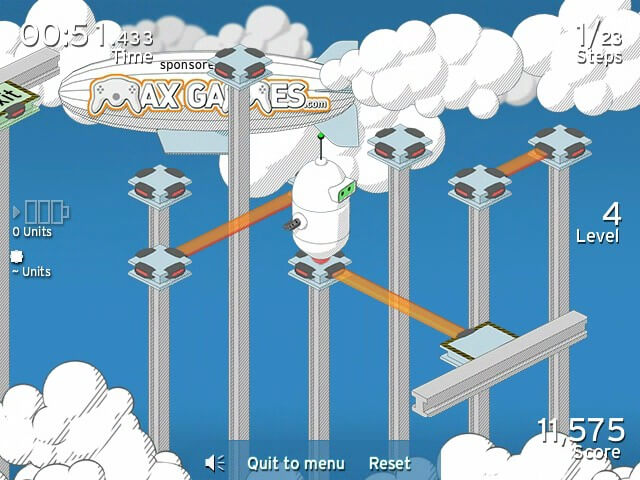Reset the current level

(x=389, y=463)
